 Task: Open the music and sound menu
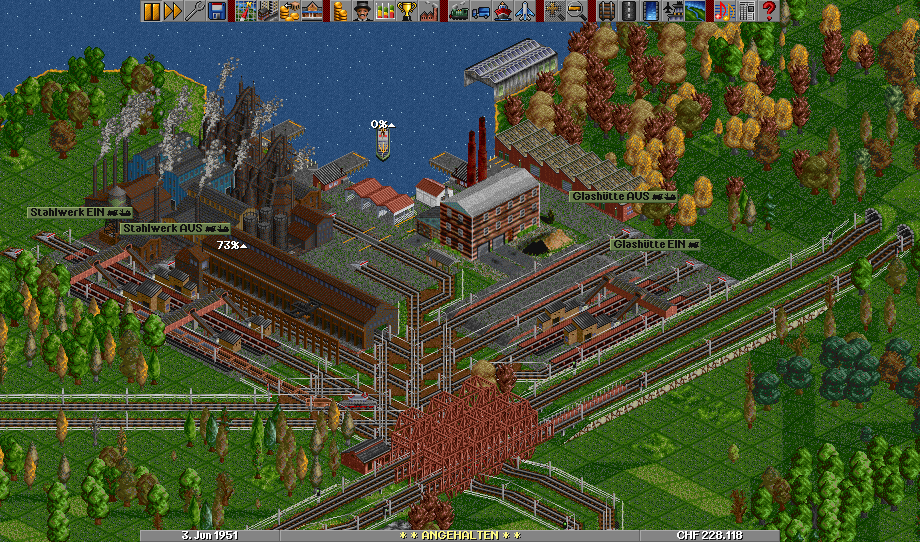pos(725,11)
